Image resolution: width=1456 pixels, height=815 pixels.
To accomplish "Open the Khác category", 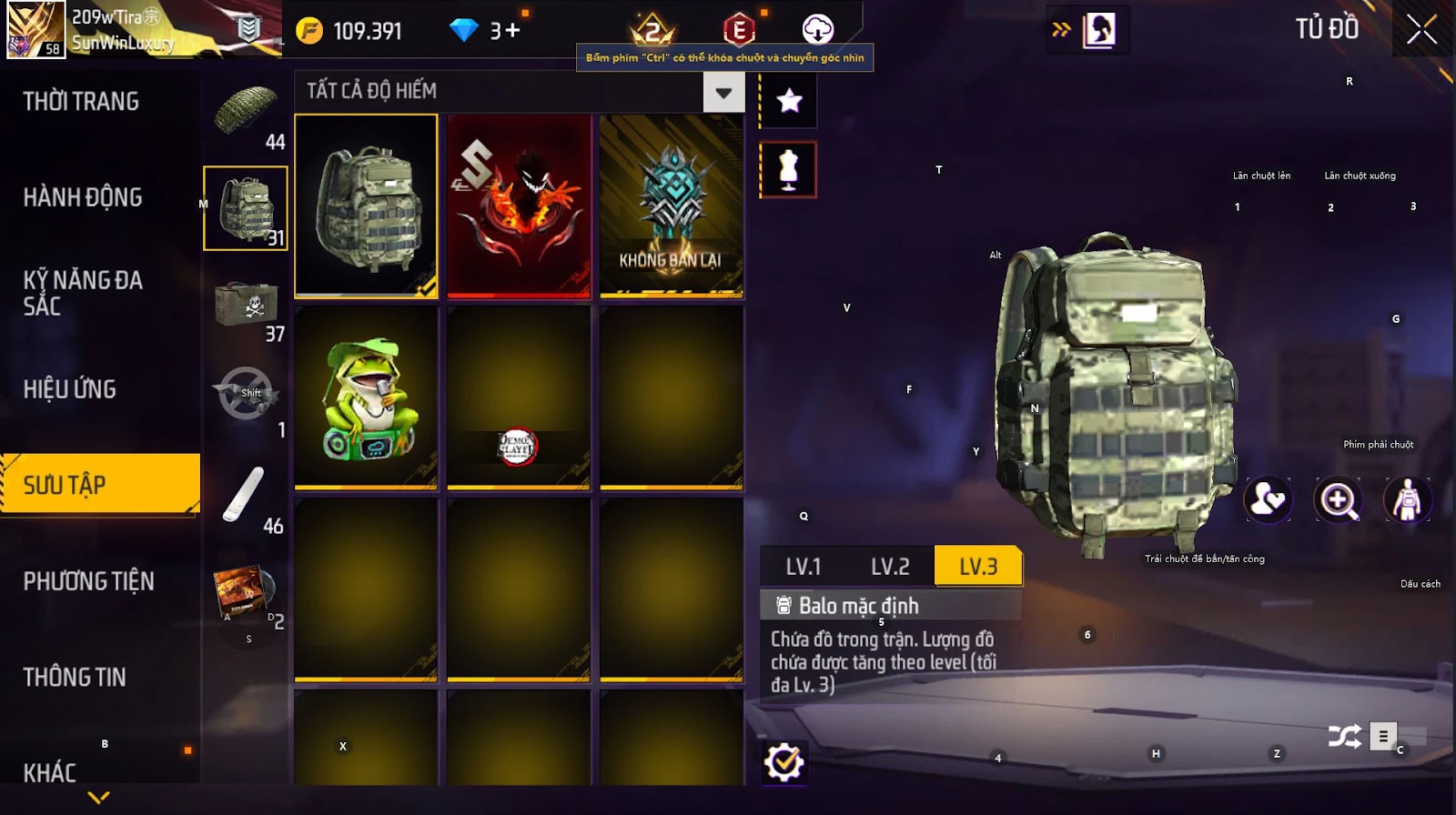I will (50, 772).
